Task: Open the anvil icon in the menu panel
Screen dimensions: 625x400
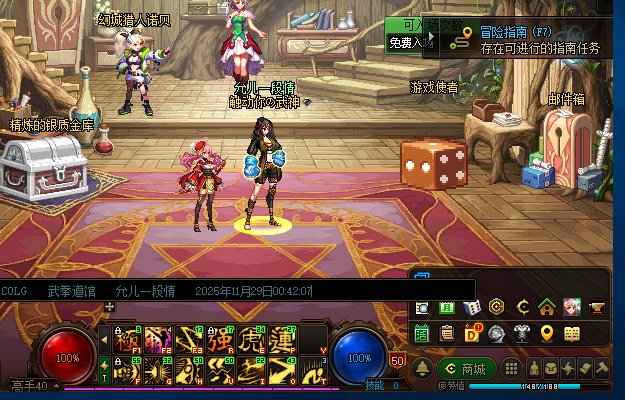Action: tap(597, 307)
